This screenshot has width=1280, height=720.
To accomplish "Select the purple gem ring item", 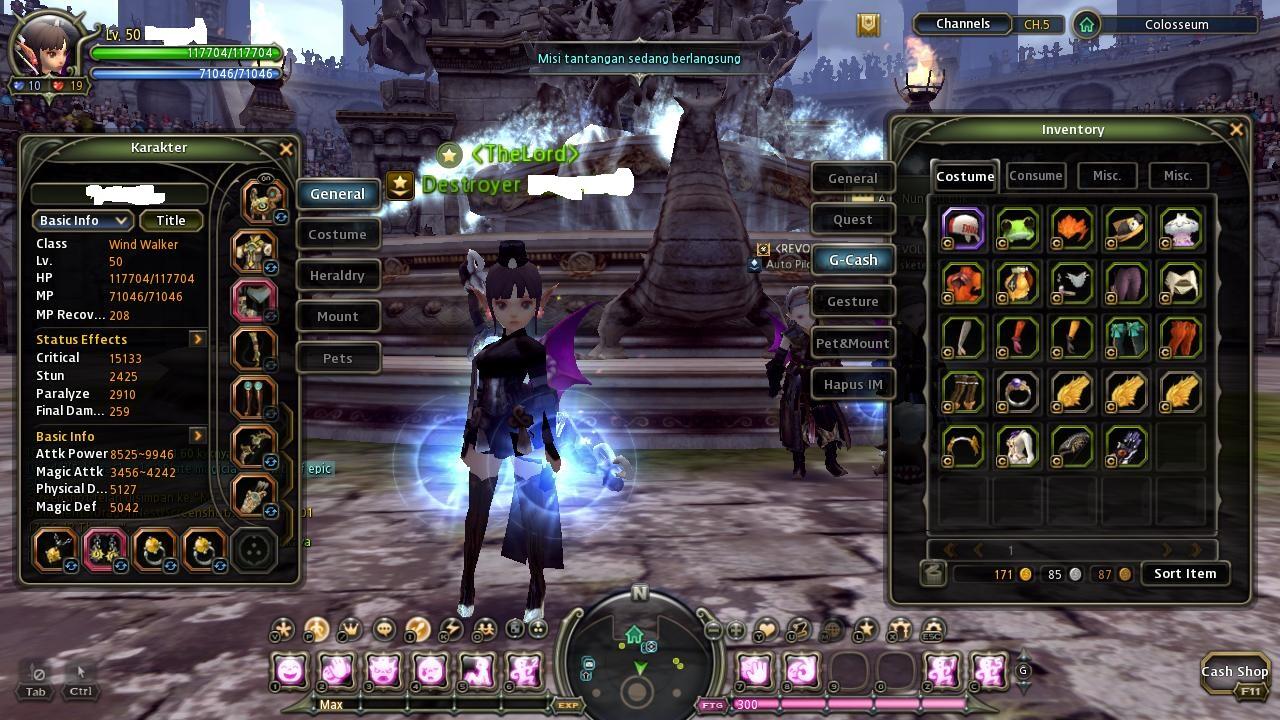I will [1018, 392].
